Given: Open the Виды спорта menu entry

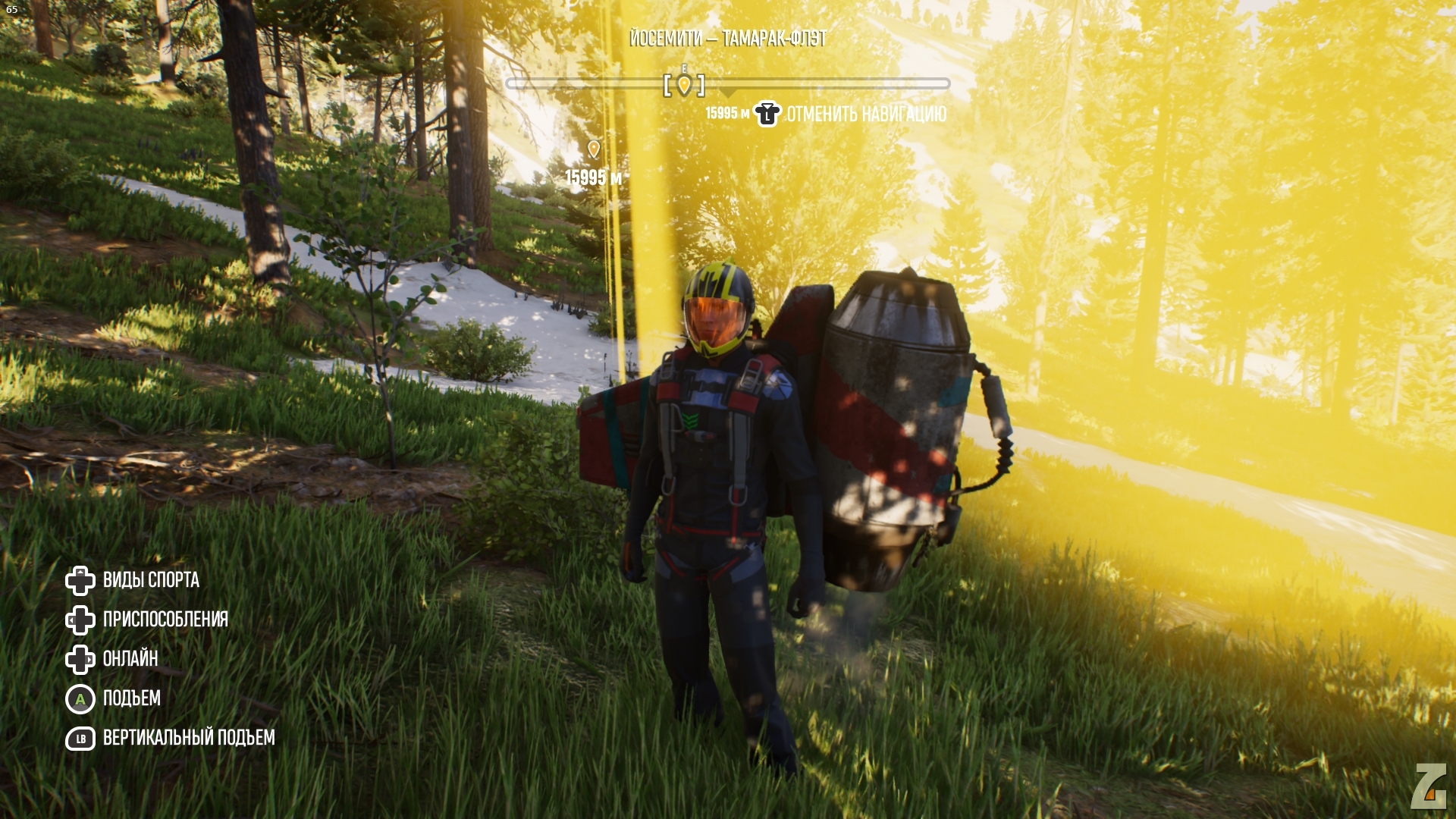Looking at the screenshot, I should click(x=150, y=580).
